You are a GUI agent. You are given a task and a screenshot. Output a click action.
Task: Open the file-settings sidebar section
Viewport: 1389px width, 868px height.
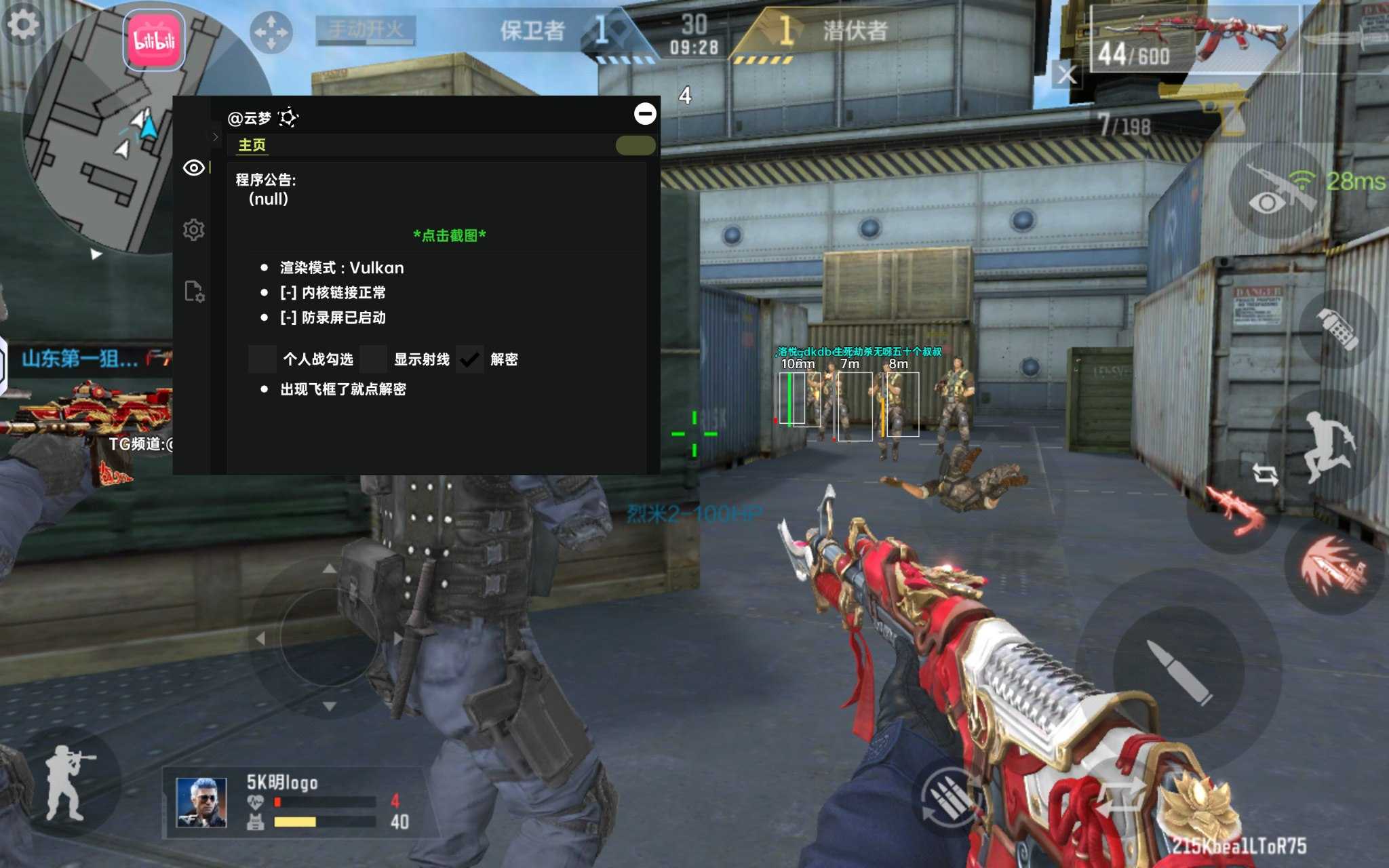click(194, 292)
